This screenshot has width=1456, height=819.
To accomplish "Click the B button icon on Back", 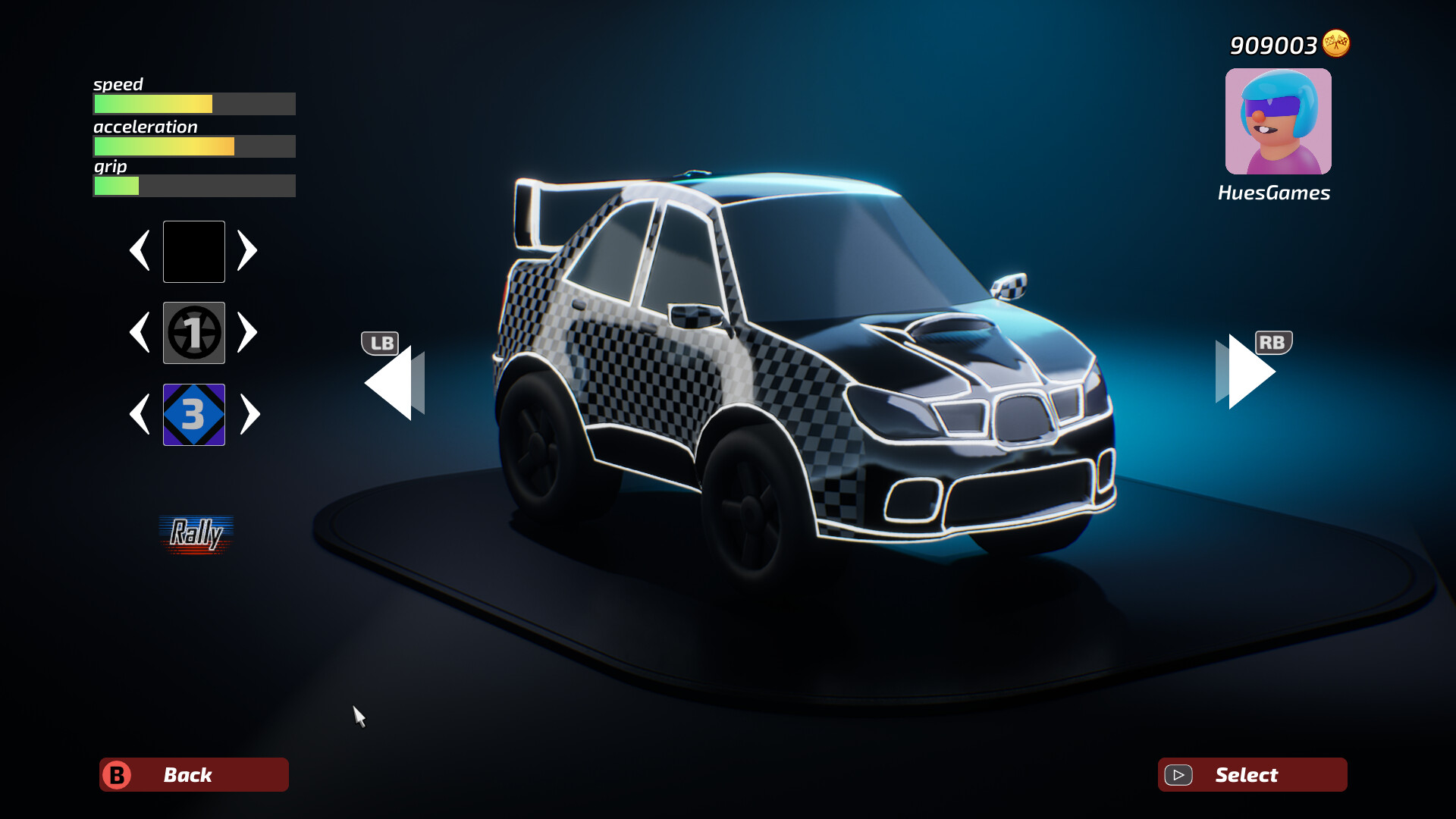I will click(x=118, y=774).
